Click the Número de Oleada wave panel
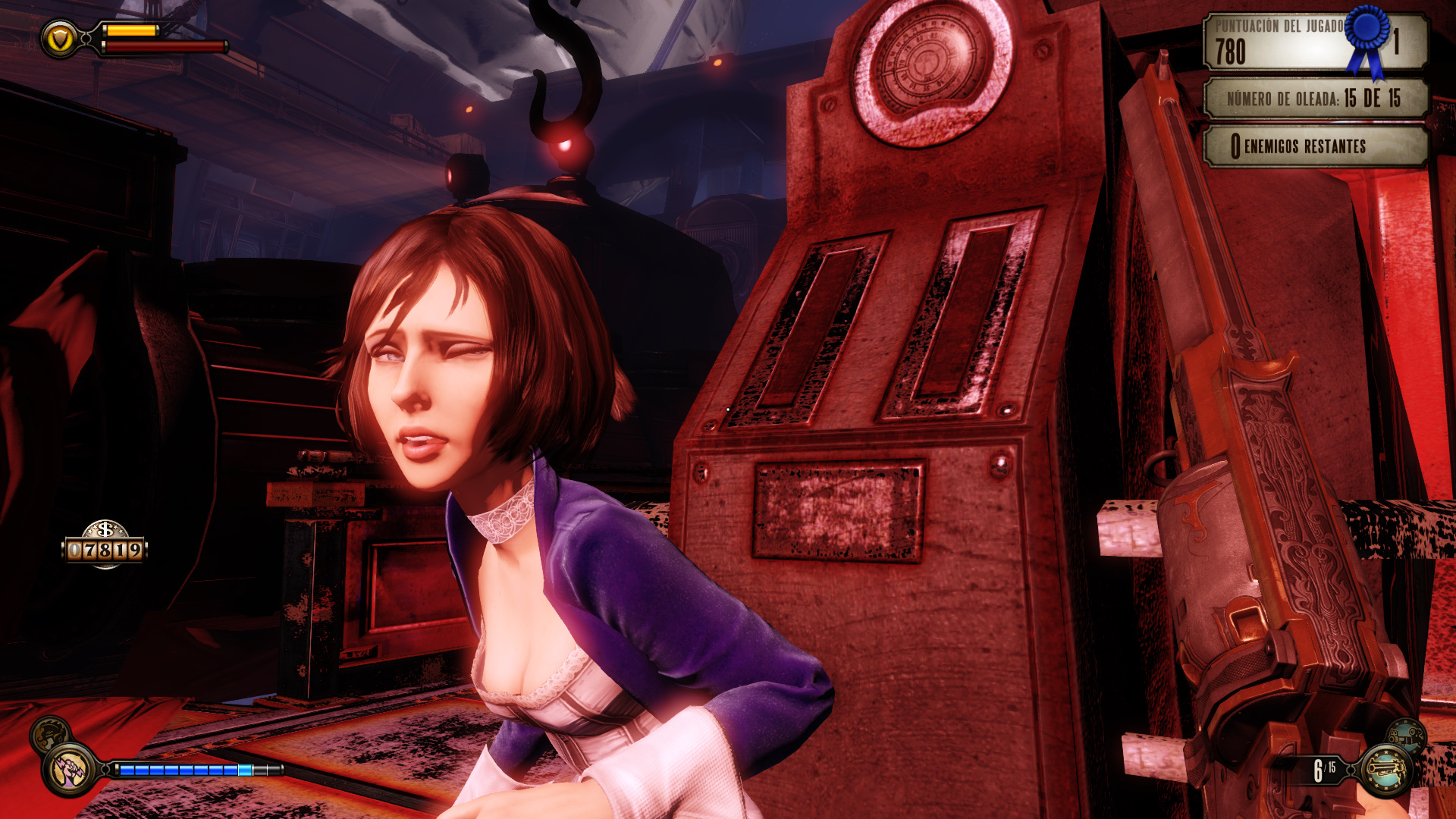The height and width of the screenshot is (819, 1456). (x=1316, y=99)
